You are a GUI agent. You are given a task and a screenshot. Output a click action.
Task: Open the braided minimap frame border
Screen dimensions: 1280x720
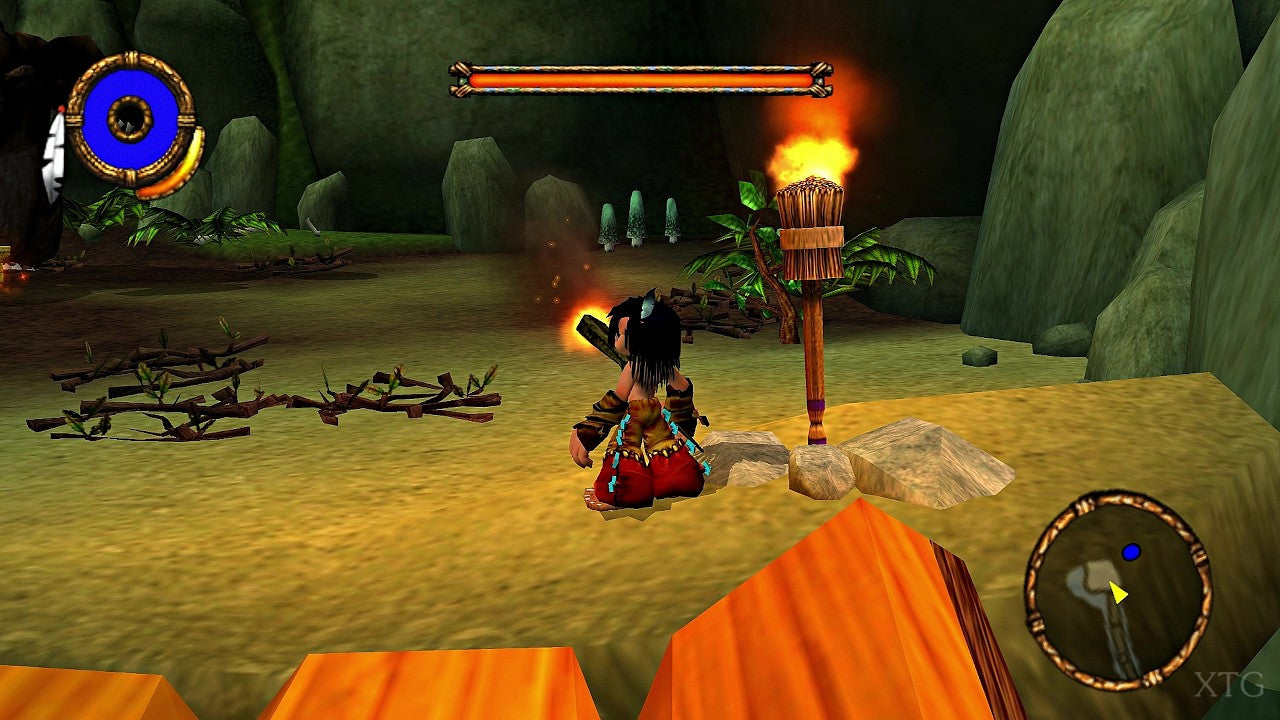point(1032,602)
